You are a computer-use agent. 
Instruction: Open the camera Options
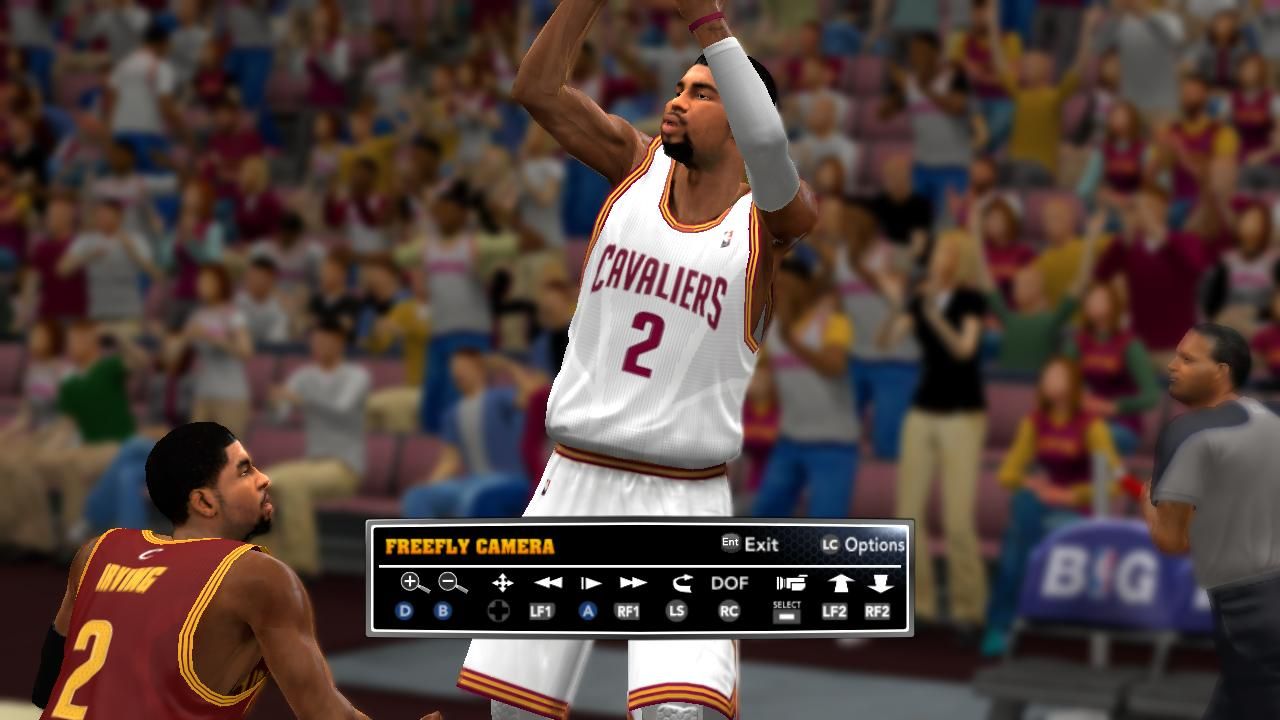pos(863,545)
